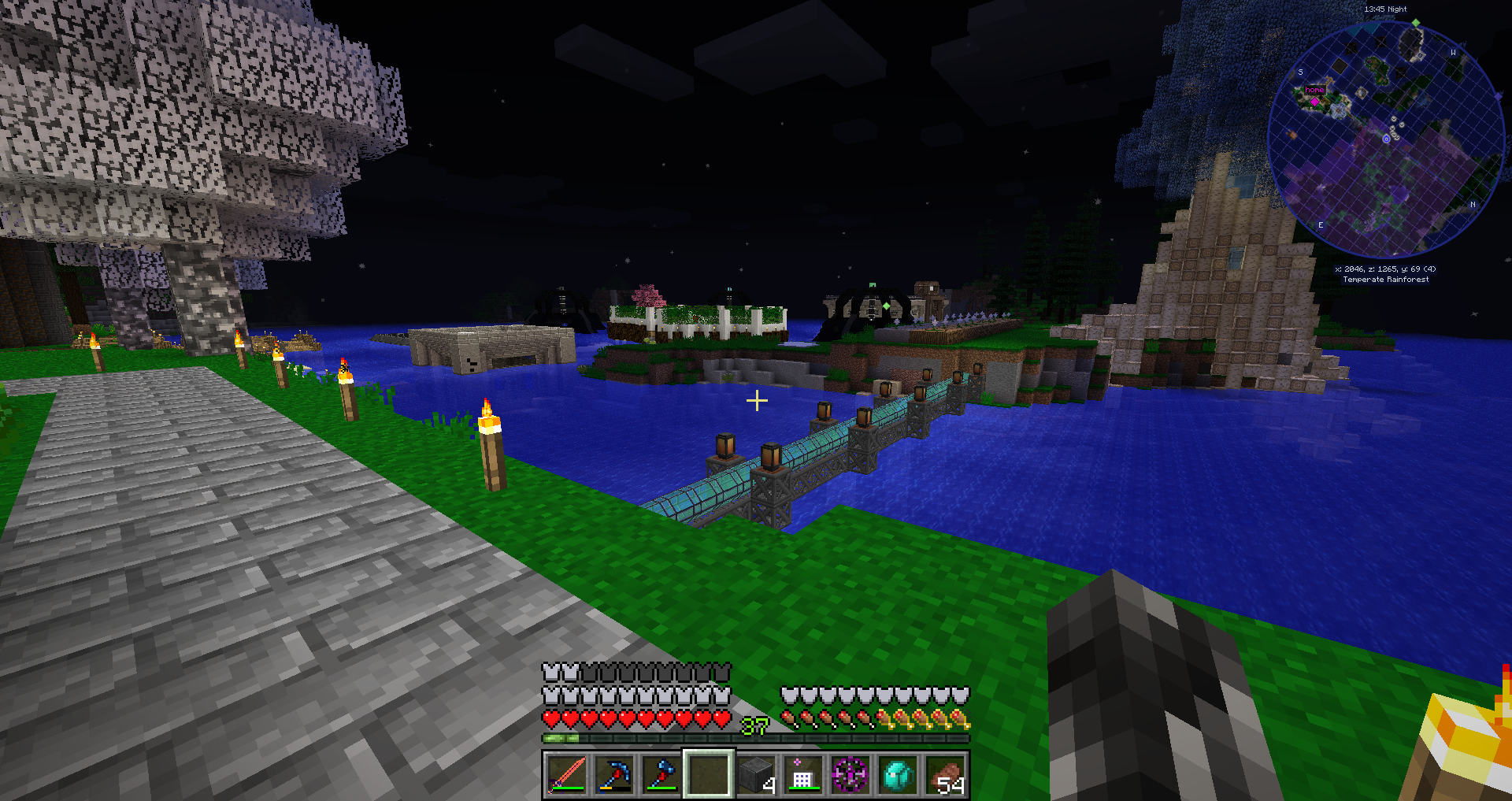The width and height of the screenshot is (1512, 801).
Task: Click the circular minimap
Action: [x=1386, y=139]
